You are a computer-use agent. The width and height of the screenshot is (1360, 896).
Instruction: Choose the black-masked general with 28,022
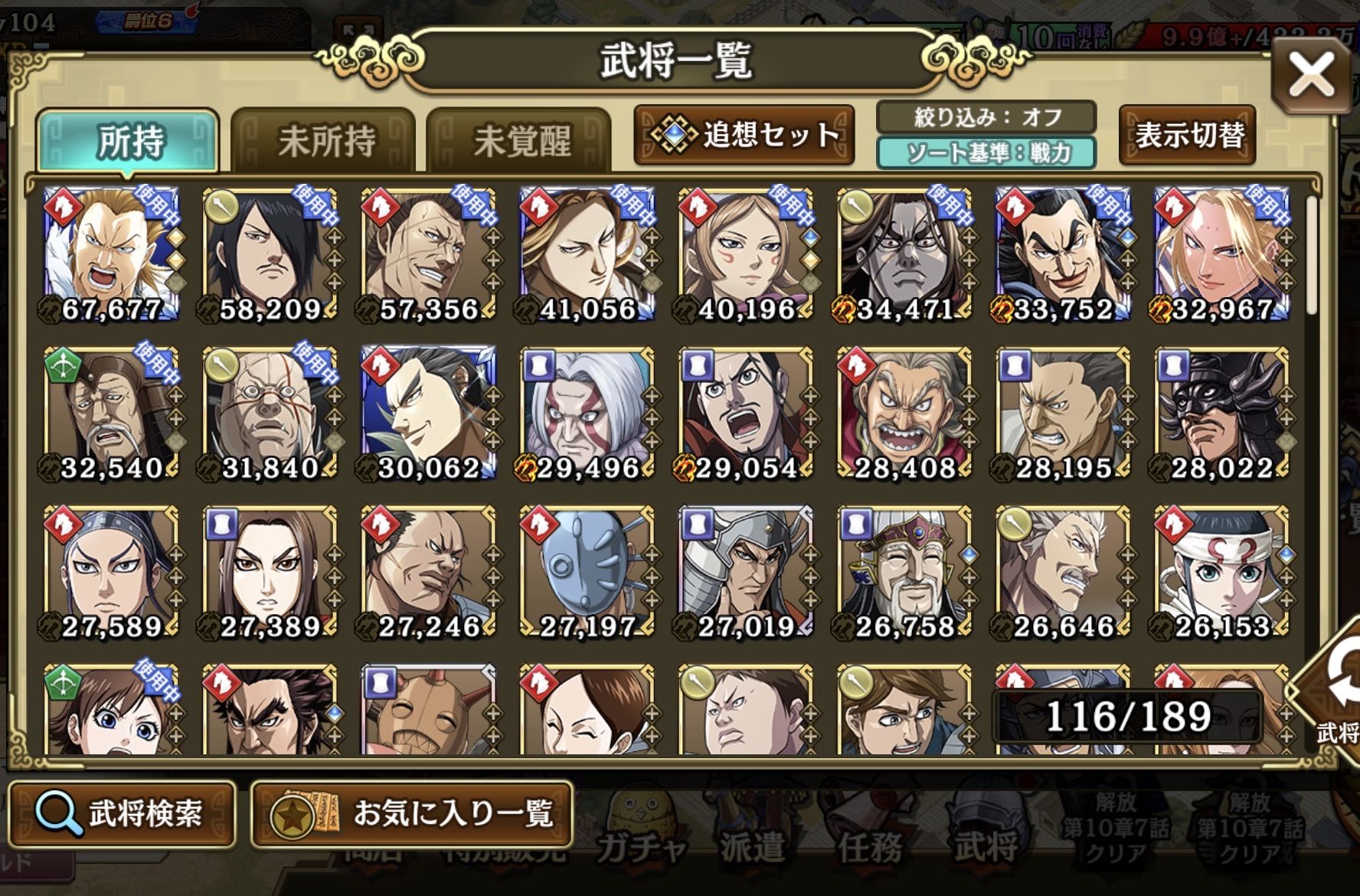[1221, 414]
